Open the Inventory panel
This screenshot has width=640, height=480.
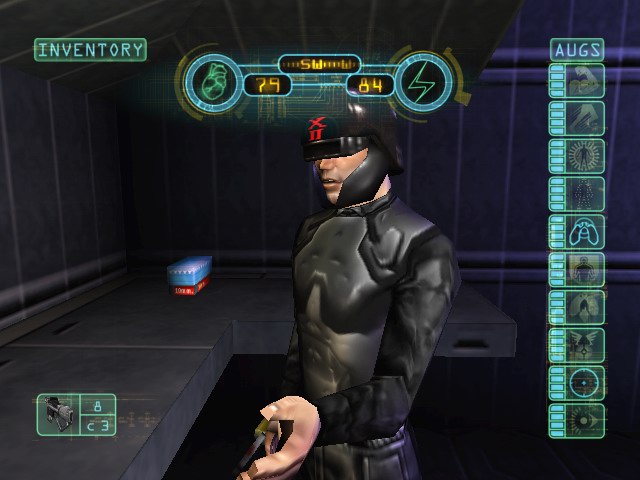point(90,49)
